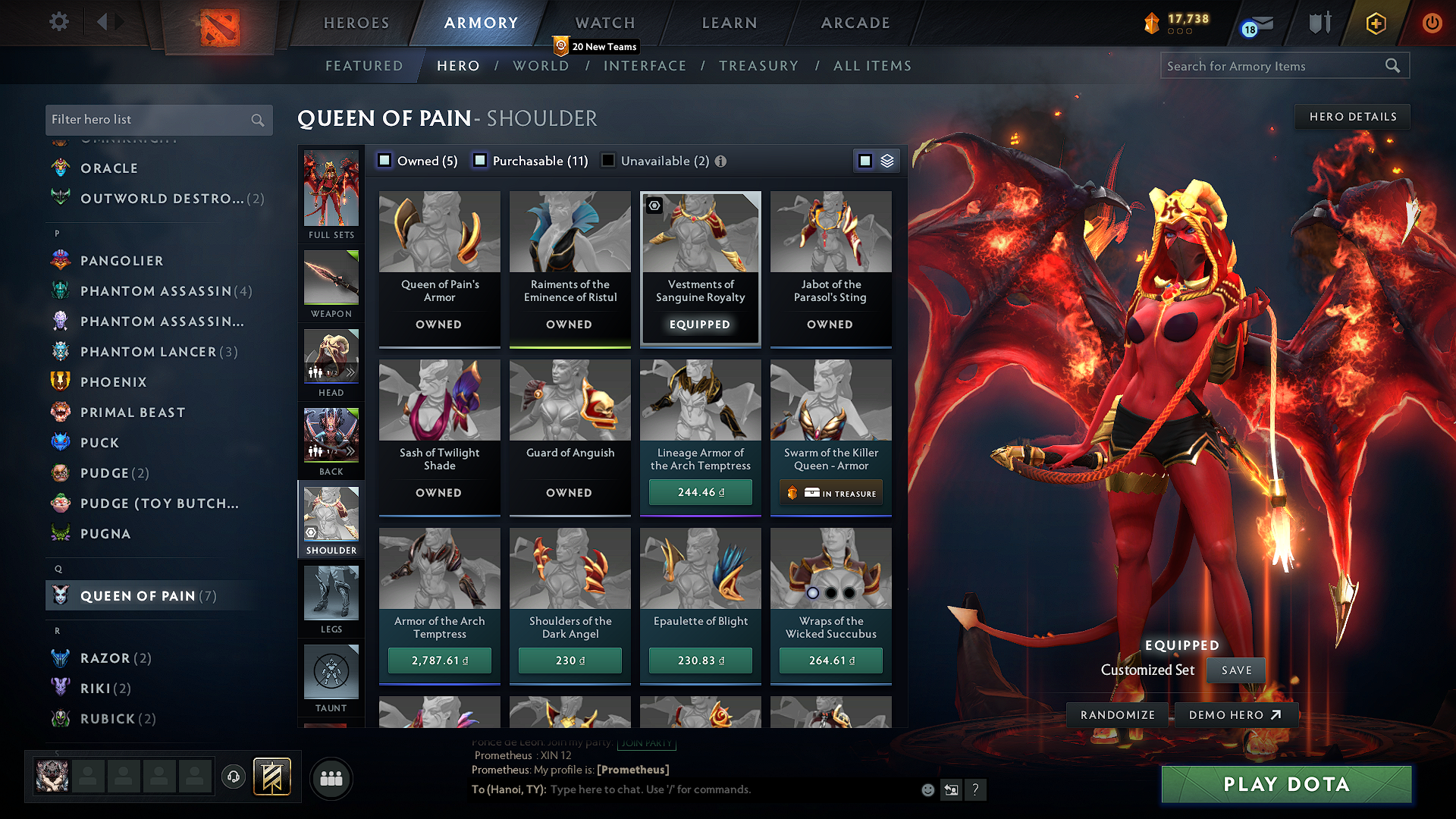Switch to the Taunt slot

coord(331,675)
